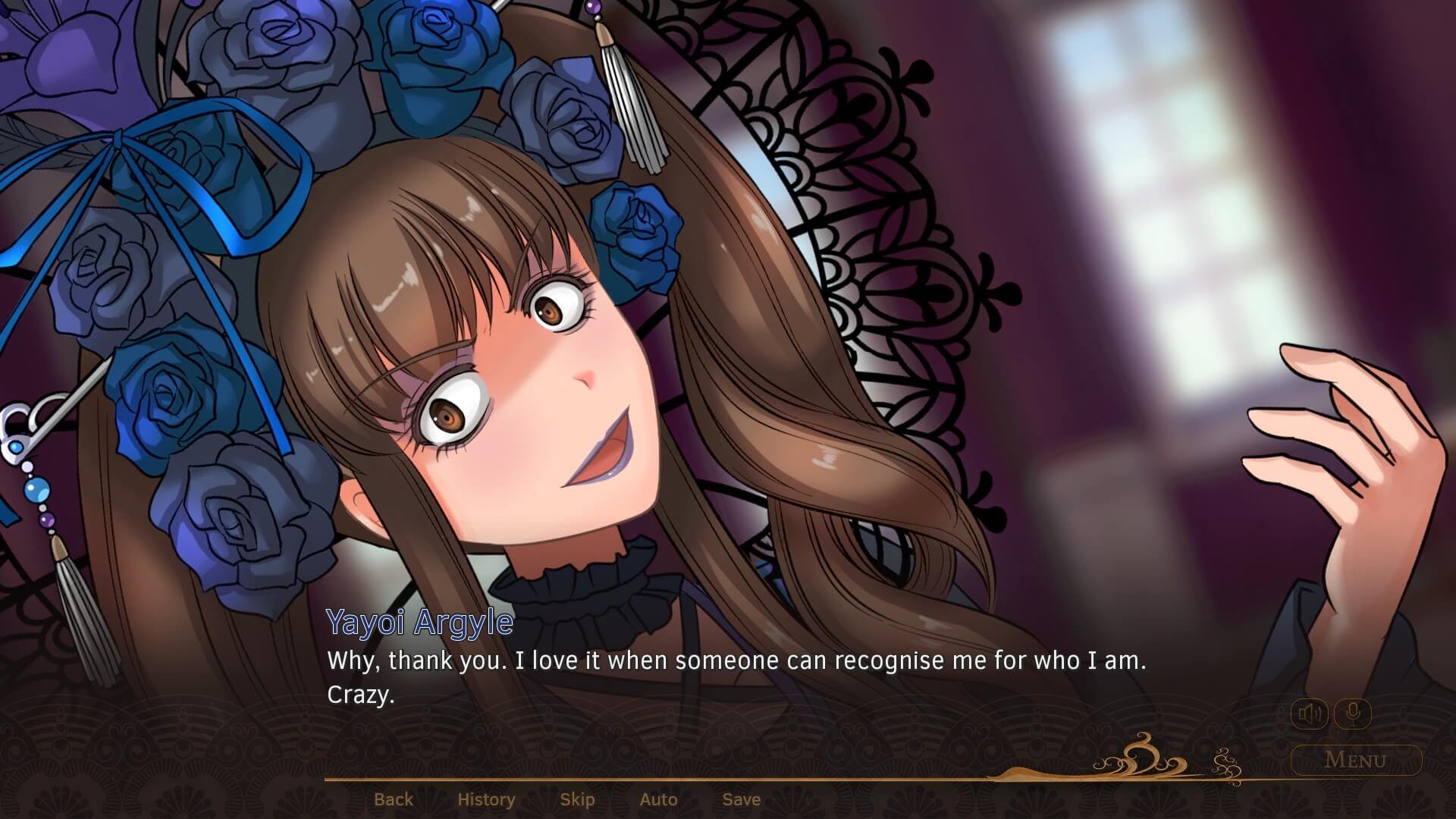Toggle voice playback using the mic button
Viewport: 1456px width, 819px height.
[1354, 713]
